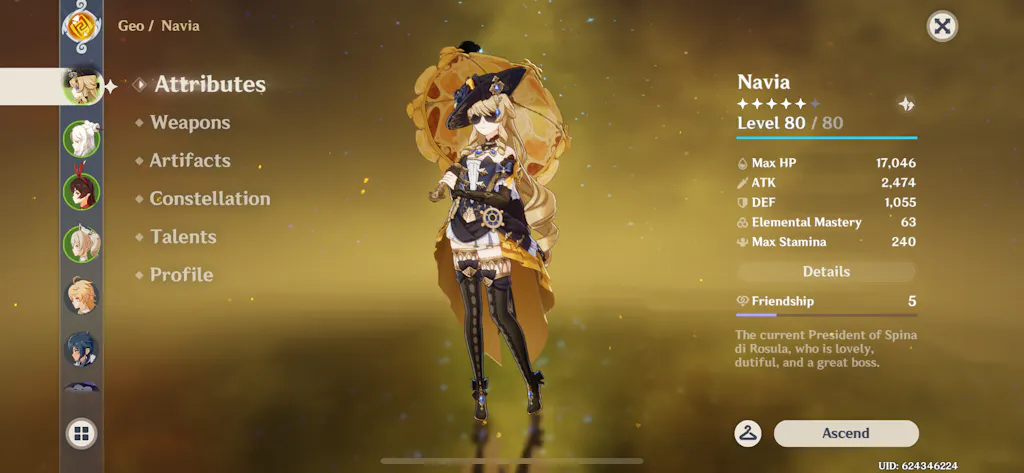
Task: Close the character screen
Action: click(x=941, y=27)
